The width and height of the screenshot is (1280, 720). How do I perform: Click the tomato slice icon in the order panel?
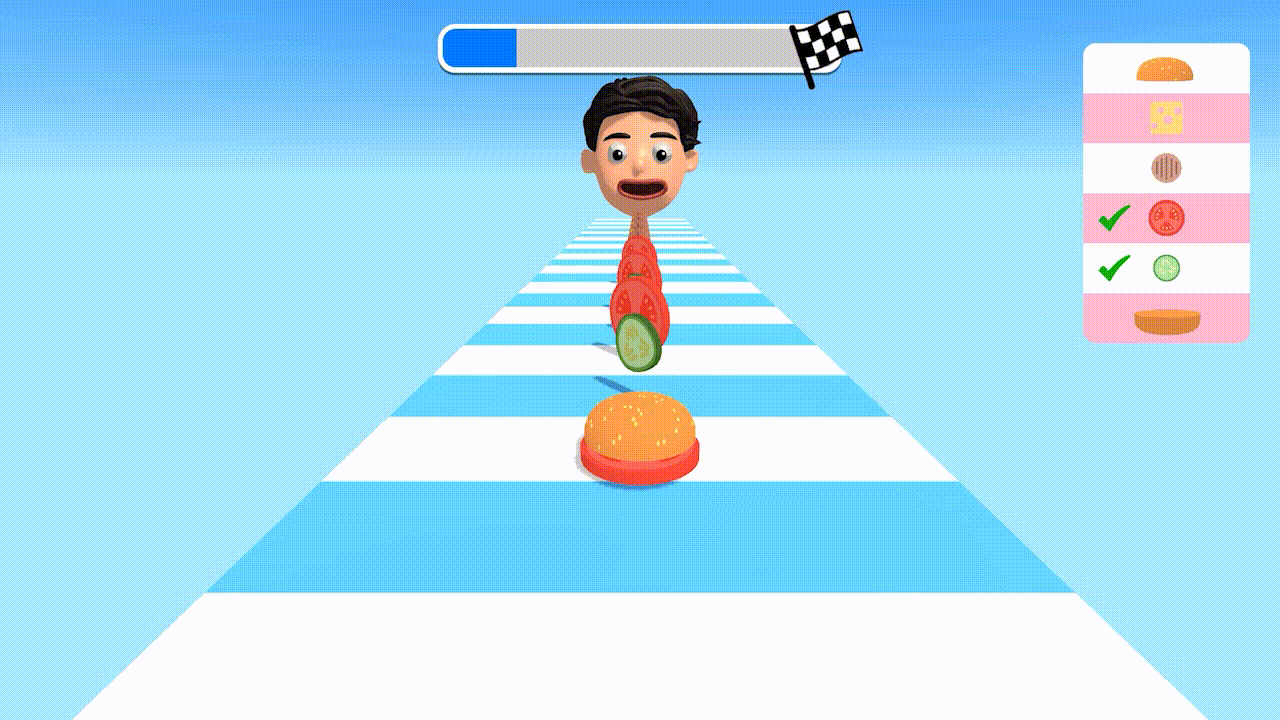tap(1166, 218)
